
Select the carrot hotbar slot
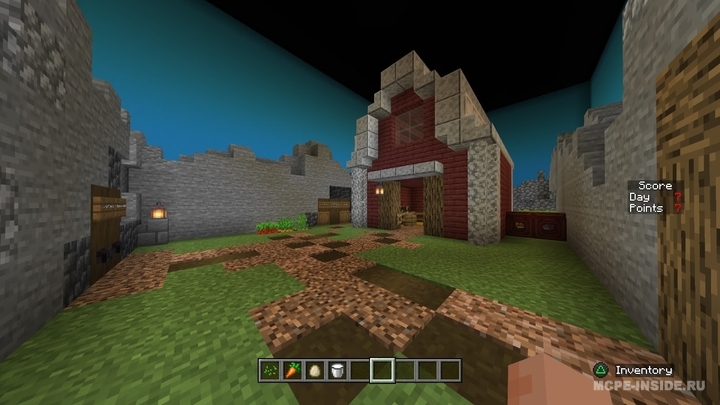pos(293,370)
